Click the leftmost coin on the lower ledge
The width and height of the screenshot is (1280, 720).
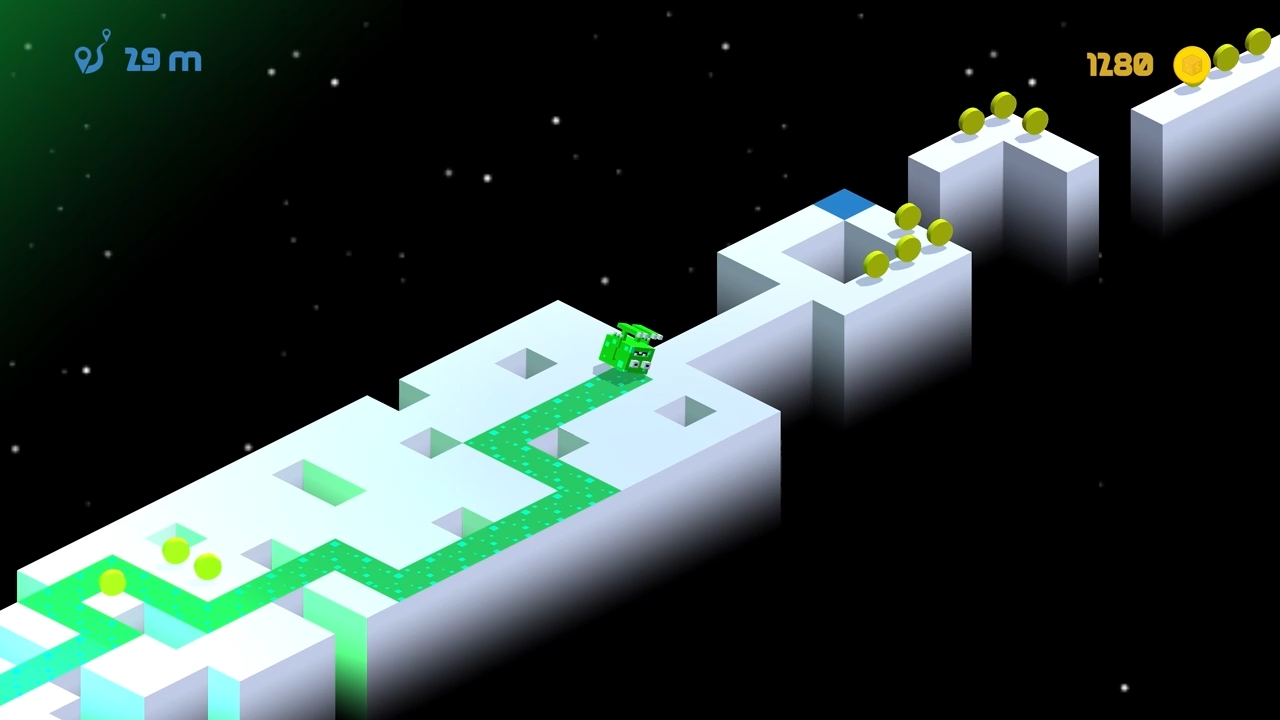pyautogui.click(x=112, y=585)
